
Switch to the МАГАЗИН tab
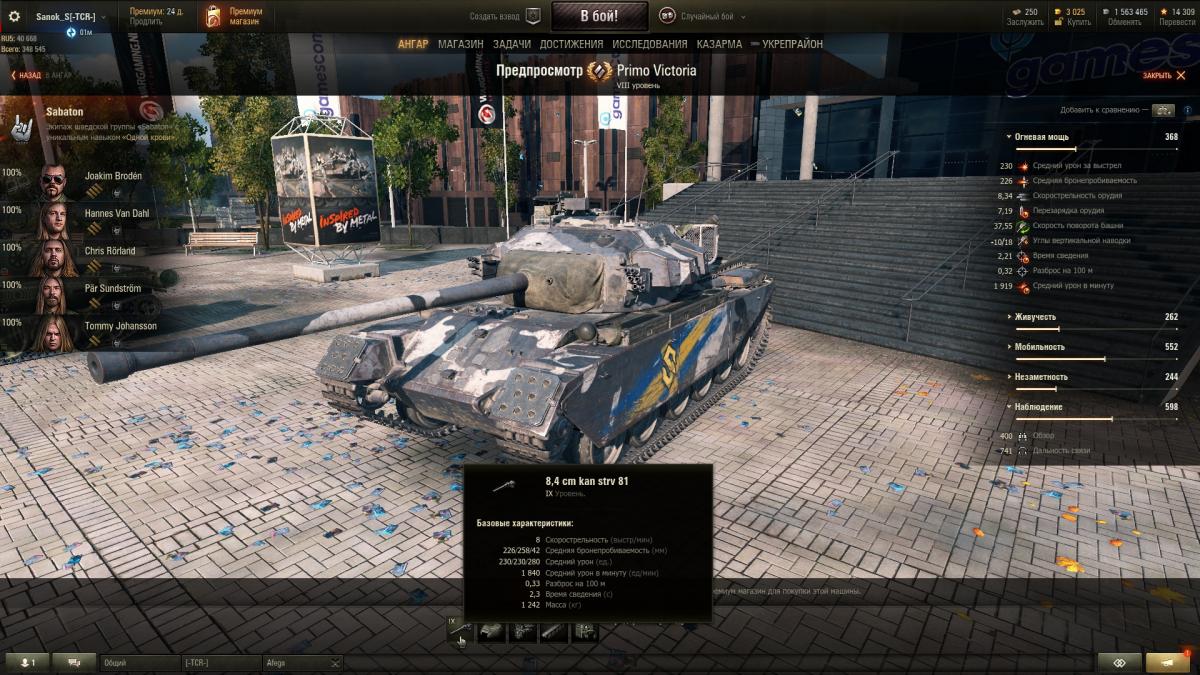point(460,44)
